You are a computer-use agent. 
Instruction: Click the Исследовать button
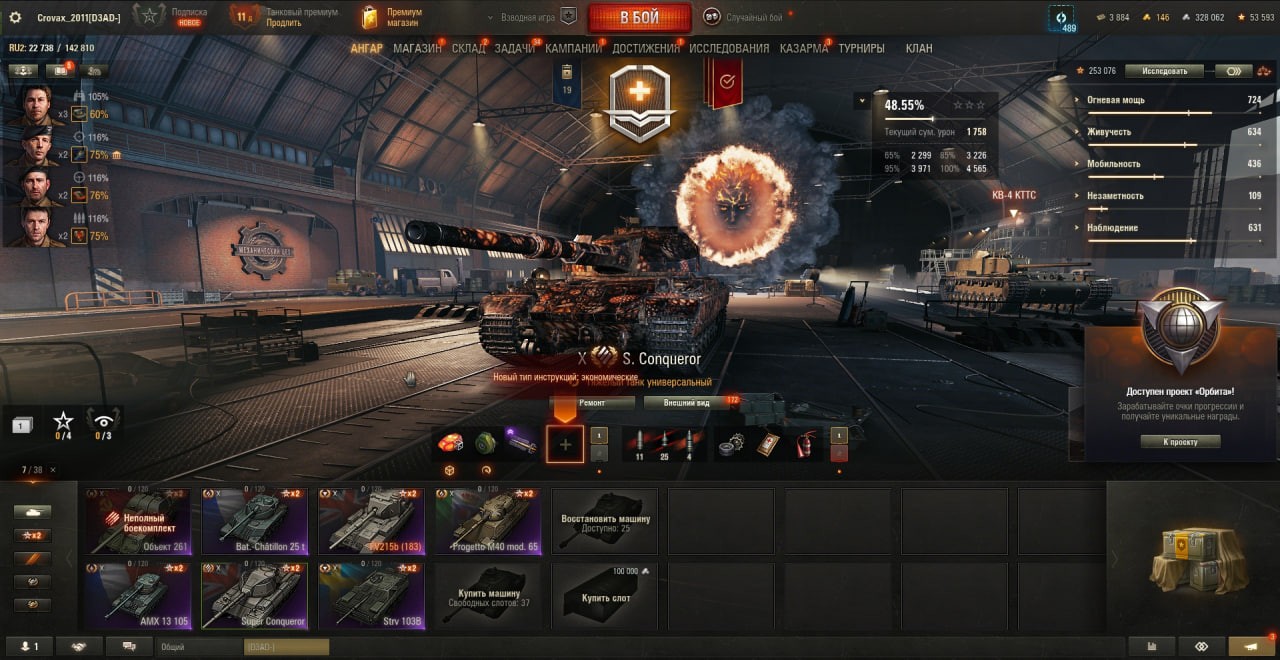coord(1163,71)
